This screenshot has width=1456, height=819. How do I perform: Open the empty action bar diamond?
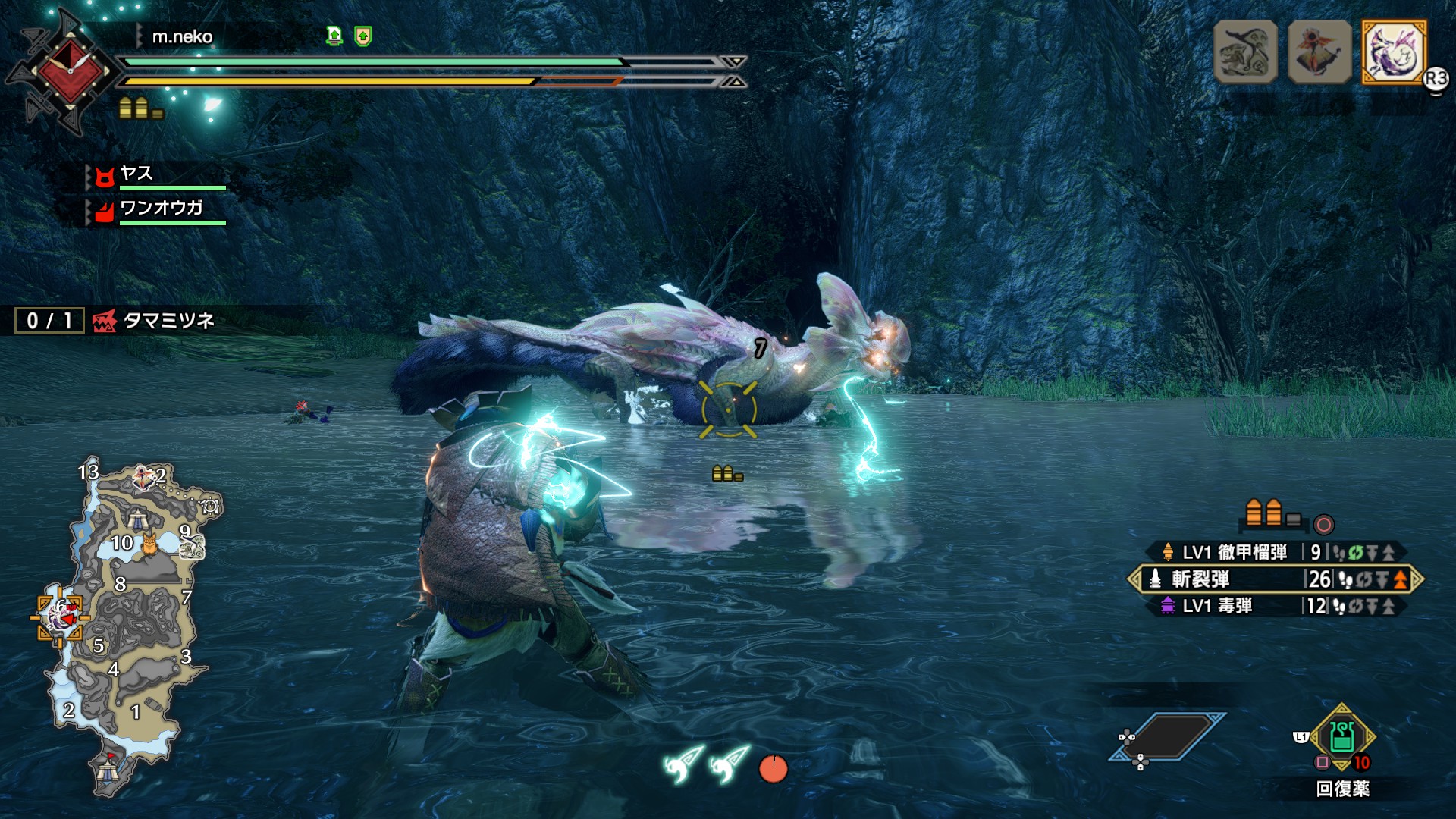(x=1168, y=736)
